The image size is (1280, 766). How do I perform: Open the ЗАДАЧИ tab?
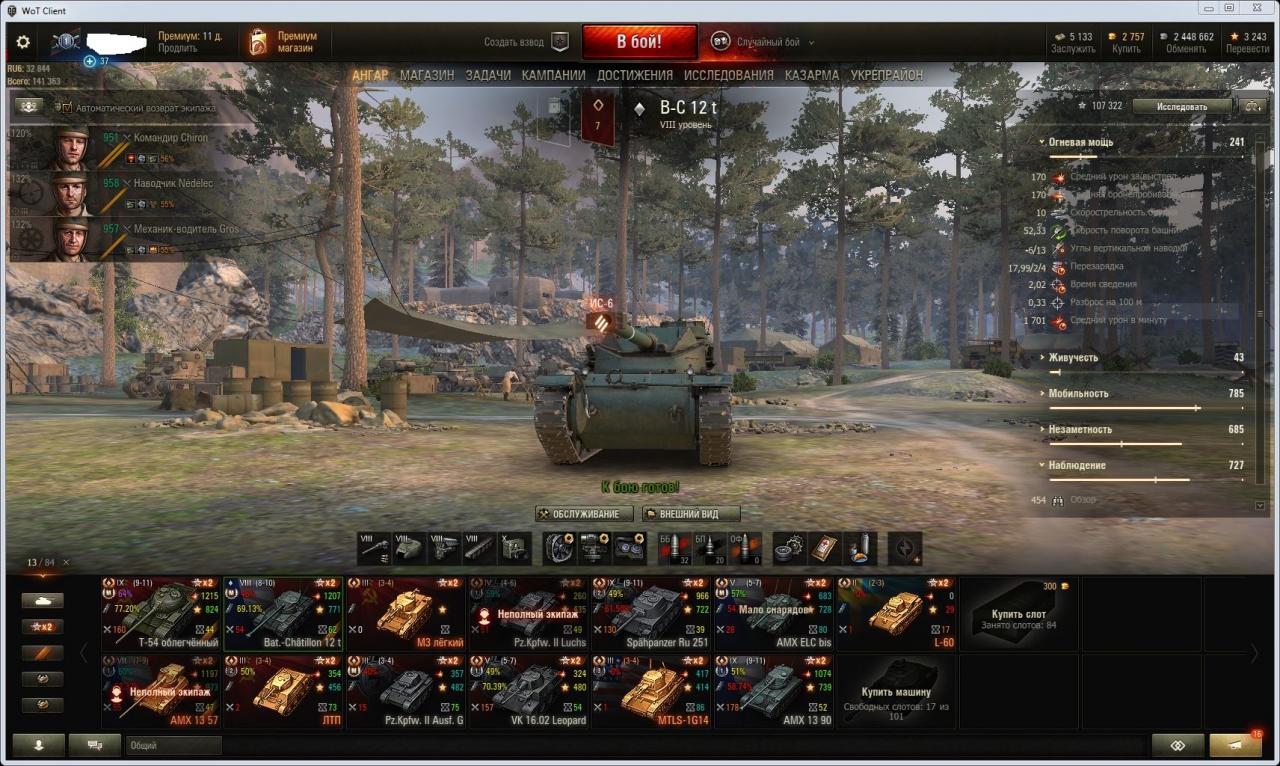click(488, 75)
